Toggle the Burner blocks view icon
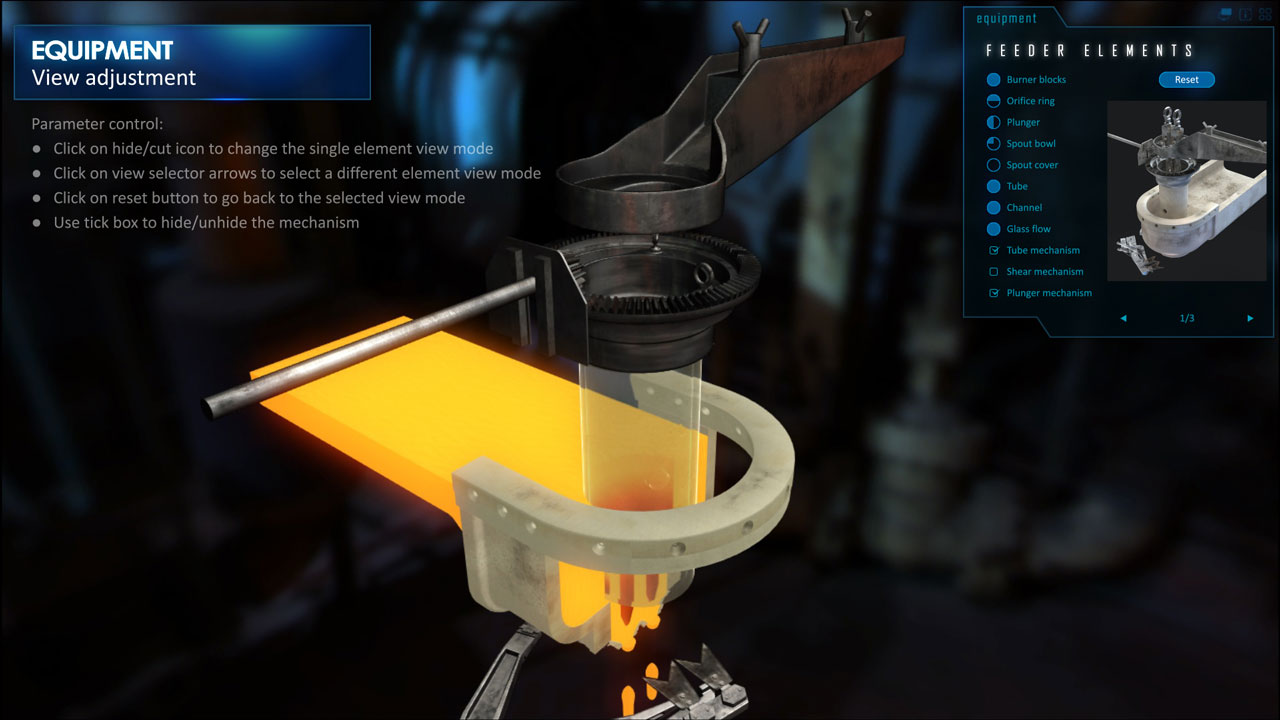The height and width of the screenshot is (720, 1280). [994, 80]
